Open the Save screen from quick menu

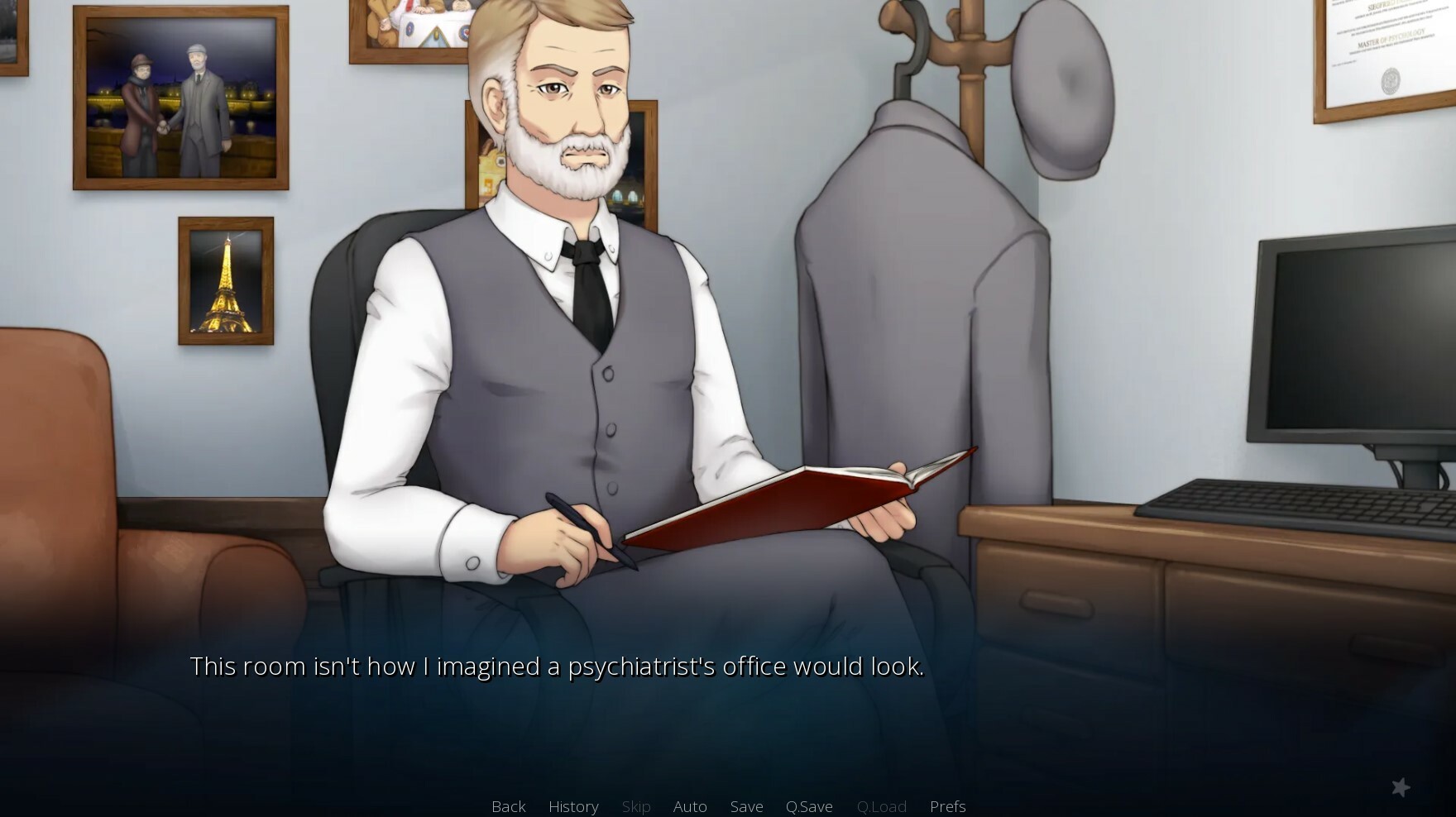coord(746,806)
